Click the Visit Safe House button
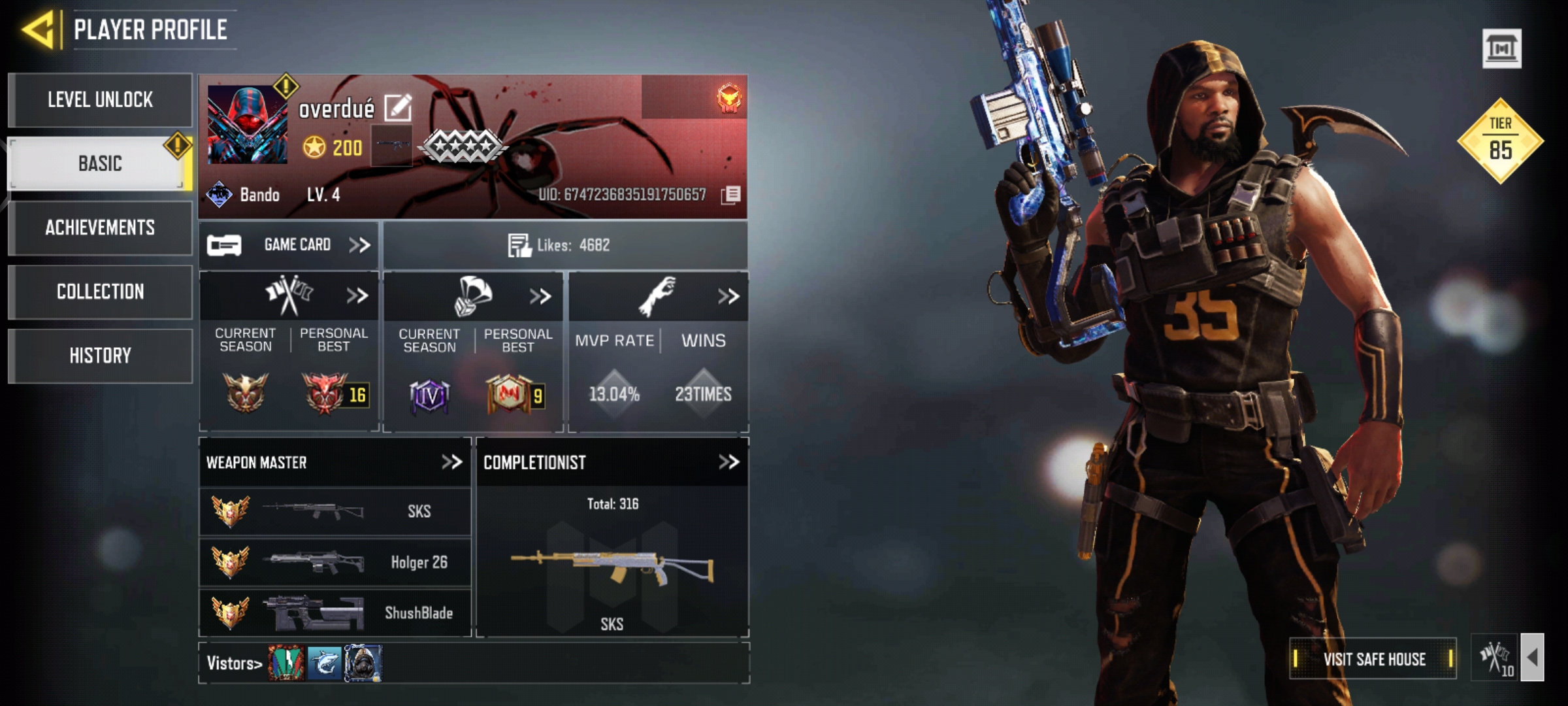Screen dimensions: 1568x706 (1373, 659)
